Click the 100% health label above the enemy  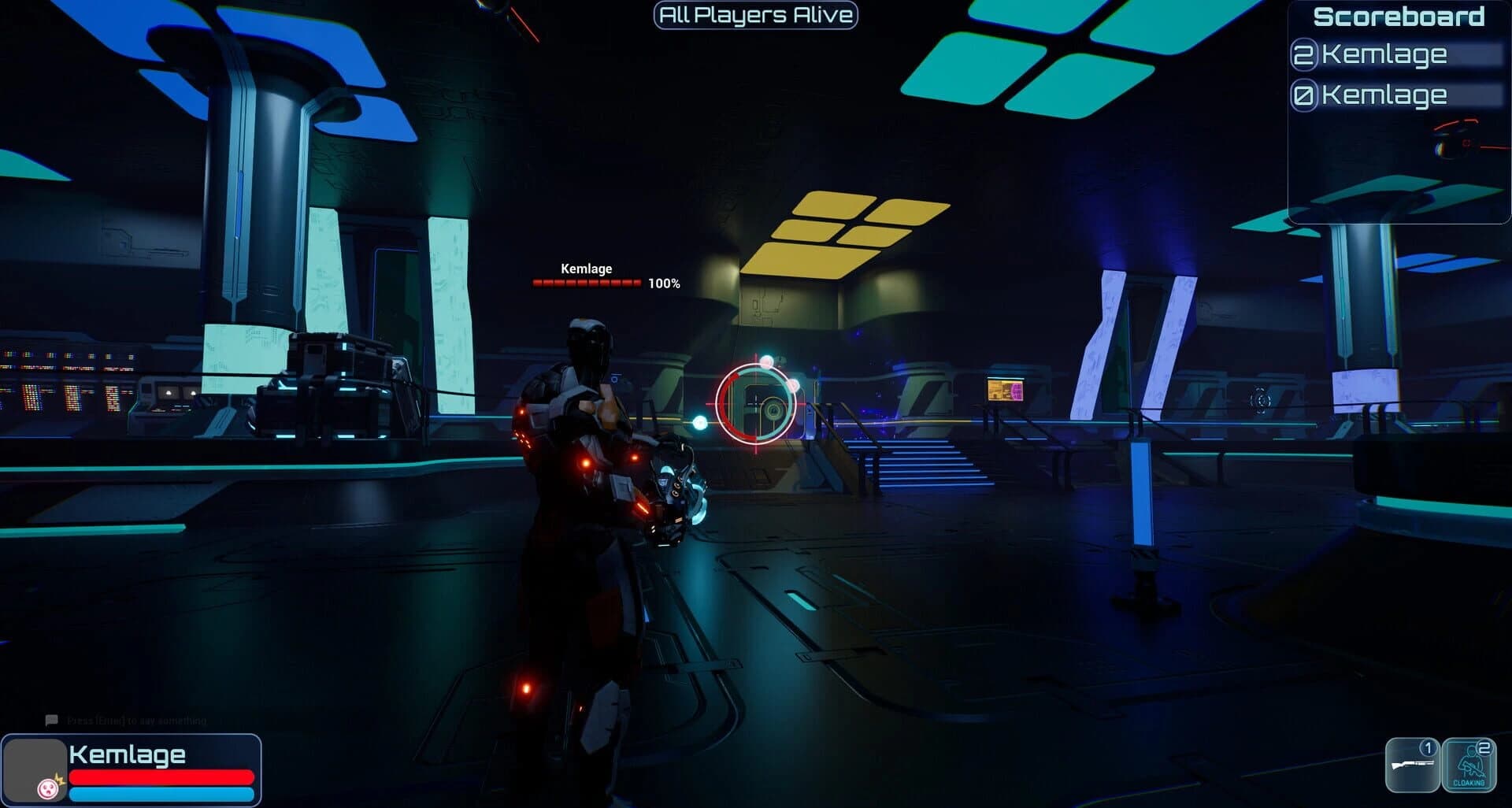tap(662, 282)
